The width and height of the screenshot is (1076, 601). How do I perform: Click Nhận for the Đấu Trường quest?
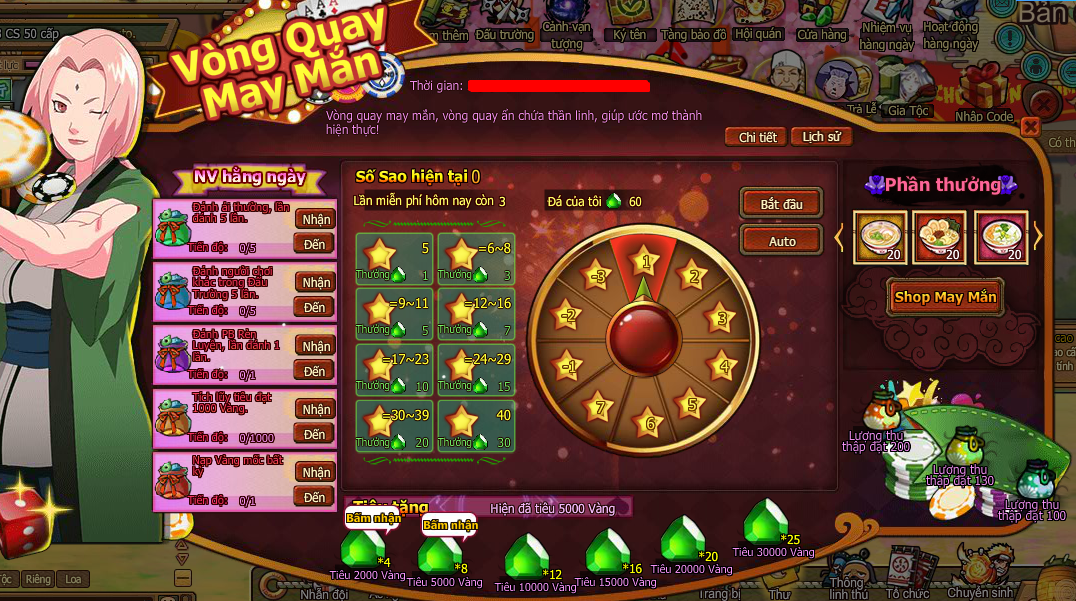tap(316, 282)
